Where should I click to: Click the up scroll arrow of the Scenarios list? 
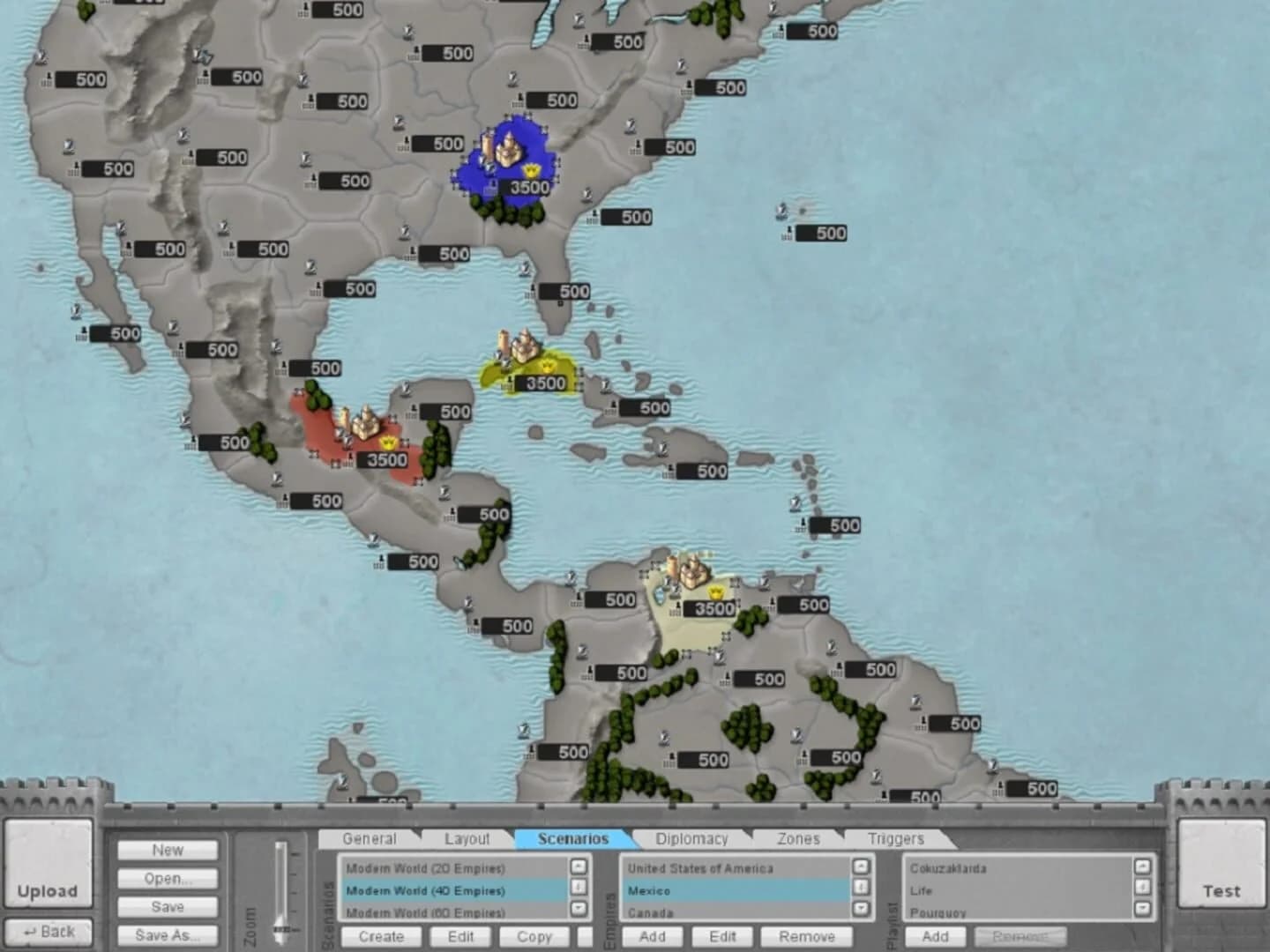point(578,867)
